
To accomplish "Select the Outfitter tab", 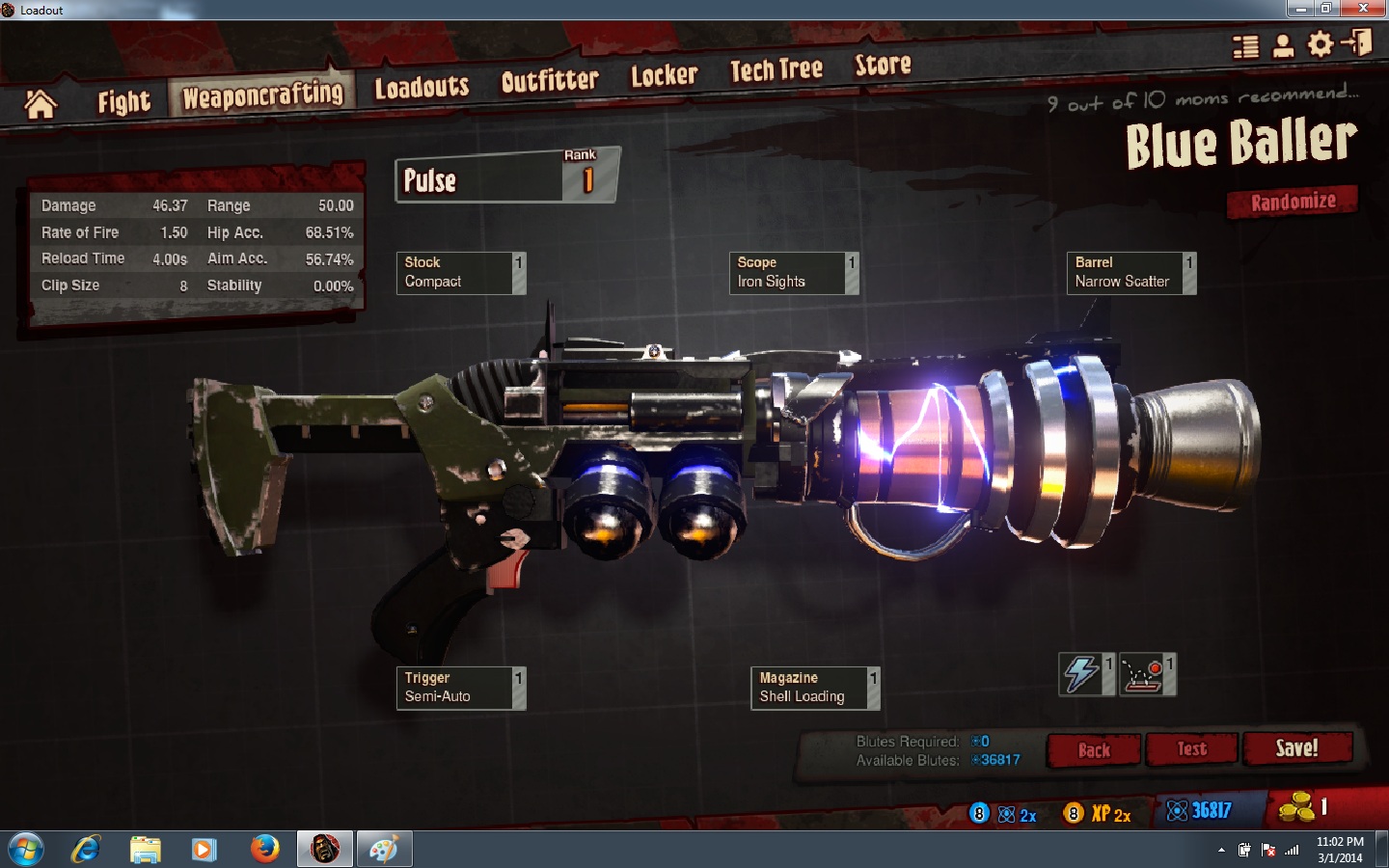I will click(x=550, y=81).
